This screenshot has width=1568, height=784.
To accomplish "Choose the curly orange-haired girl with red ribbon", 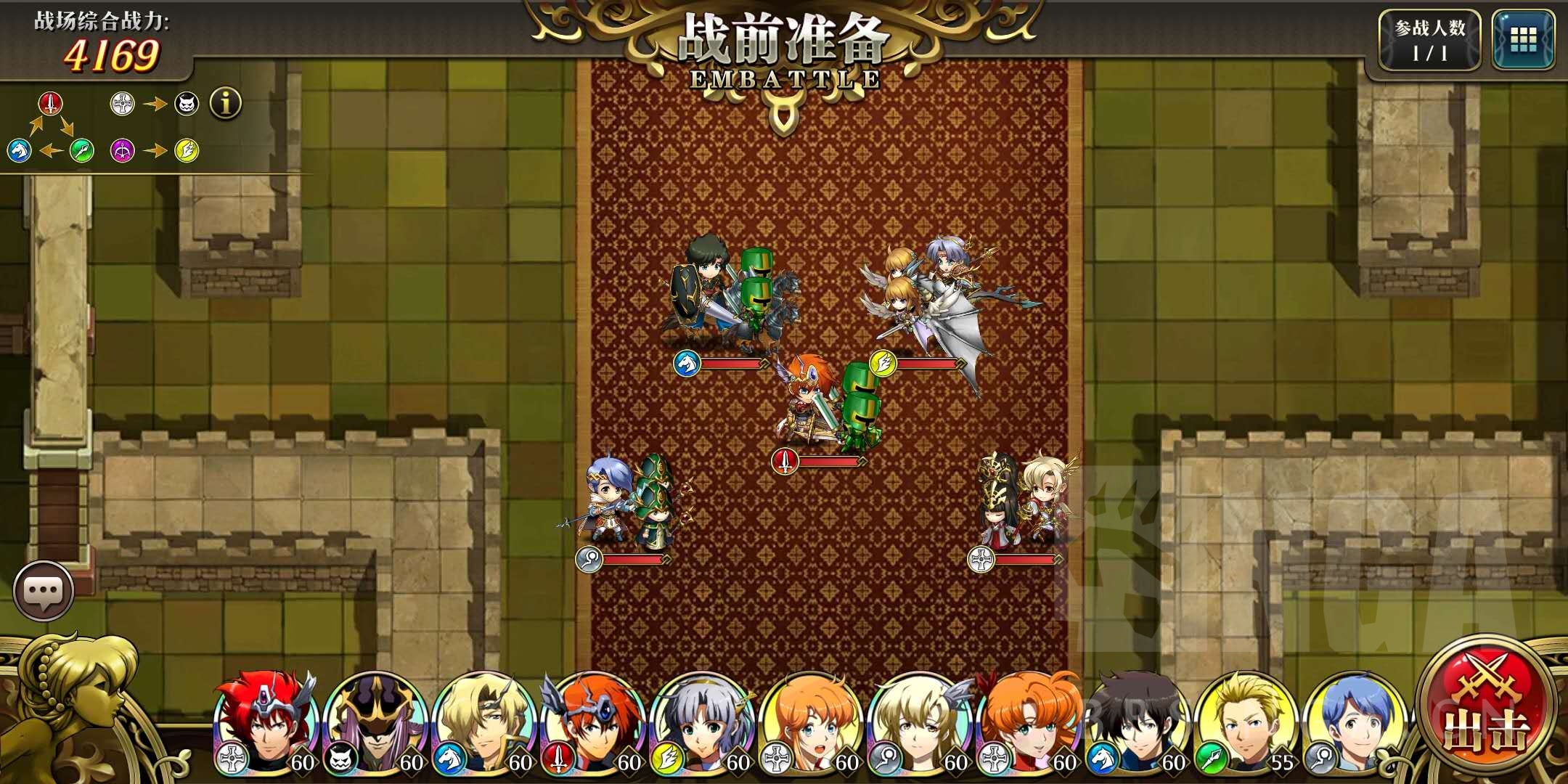I will (1029, 723).
